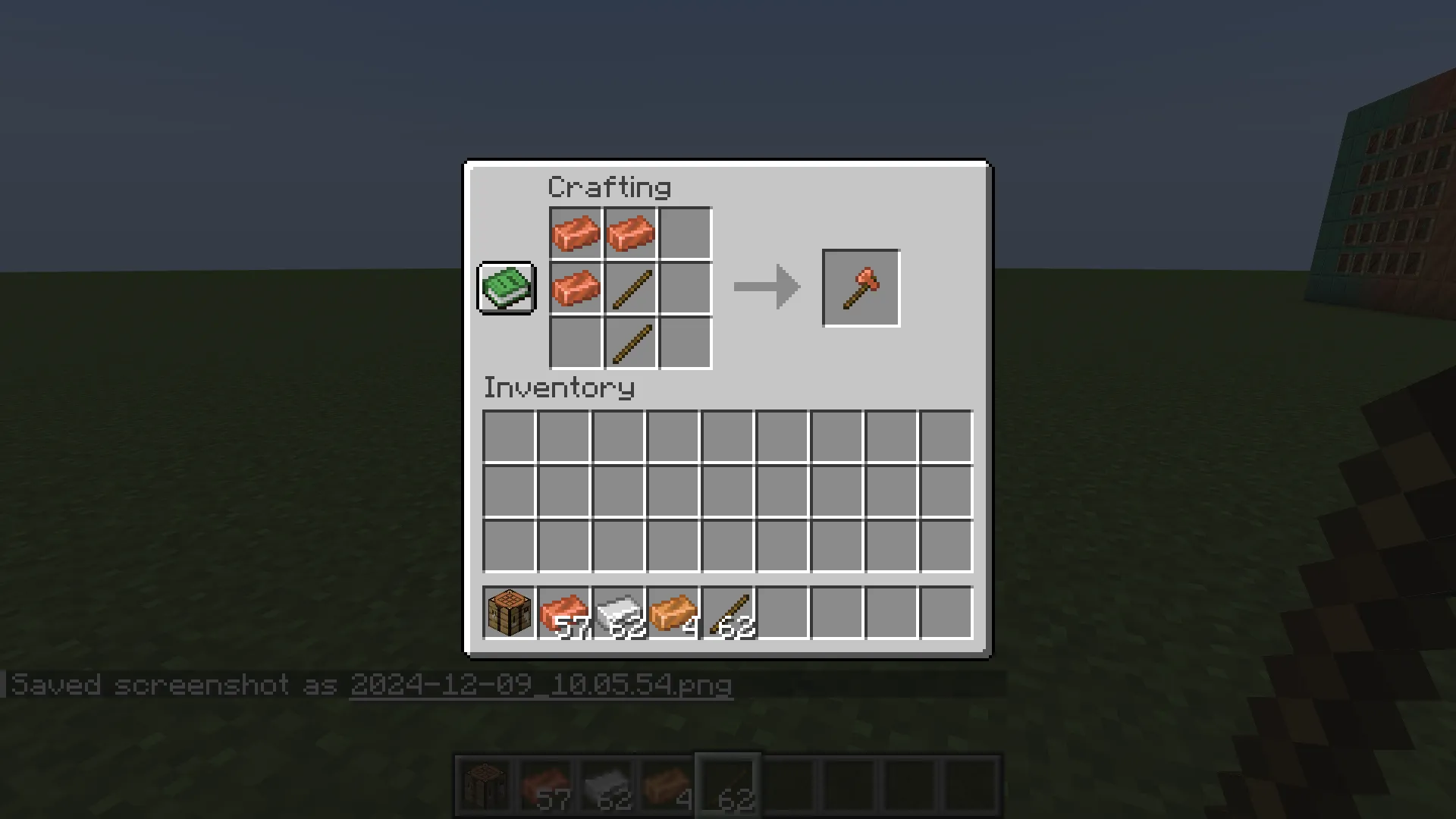Grab the copper ingot in the middle-left crafting slot
The image size is (1456, 819).
(x=576, y=288)
